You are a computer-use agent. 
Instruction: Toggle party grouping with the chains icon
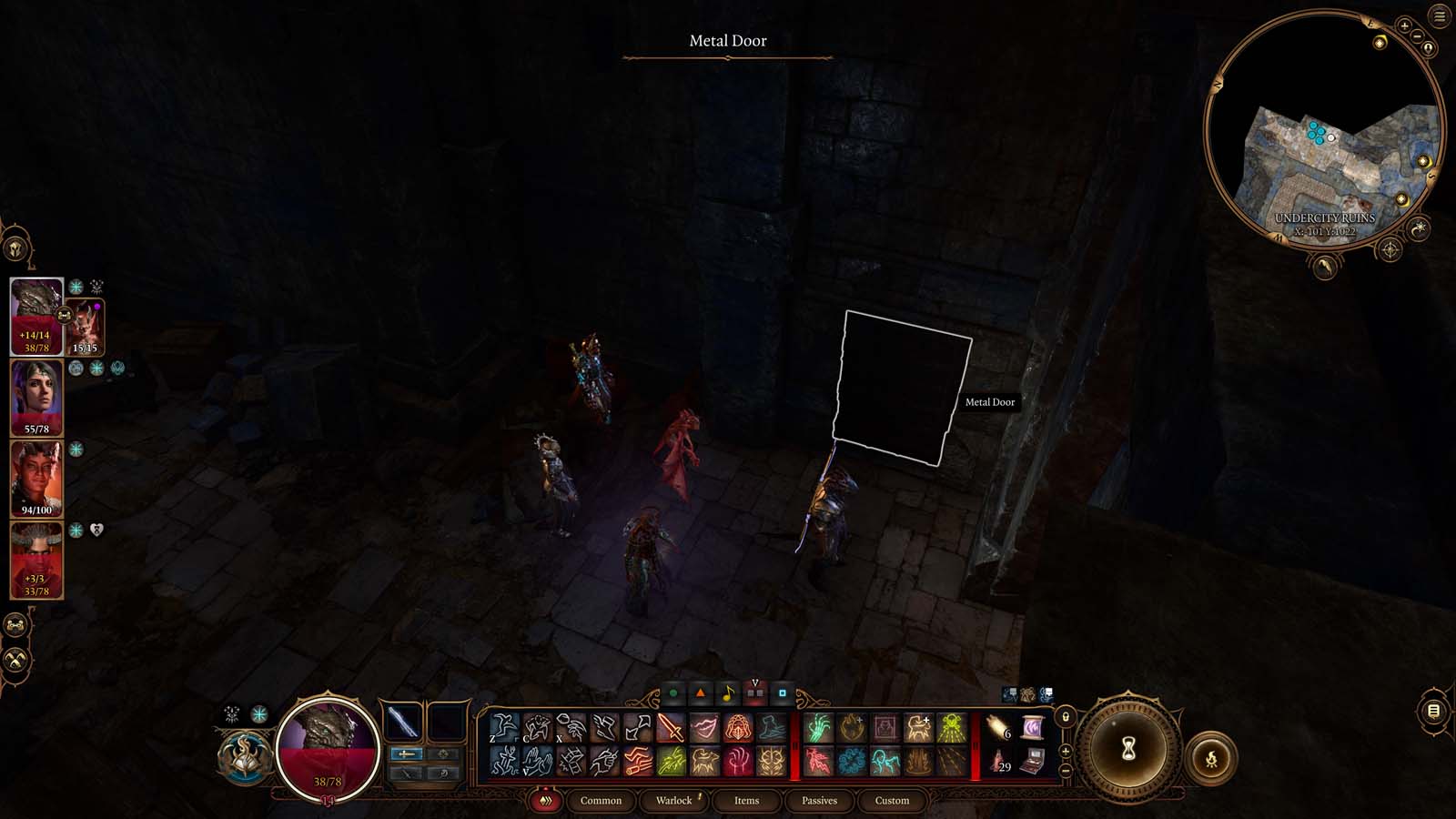click(15, 626)
